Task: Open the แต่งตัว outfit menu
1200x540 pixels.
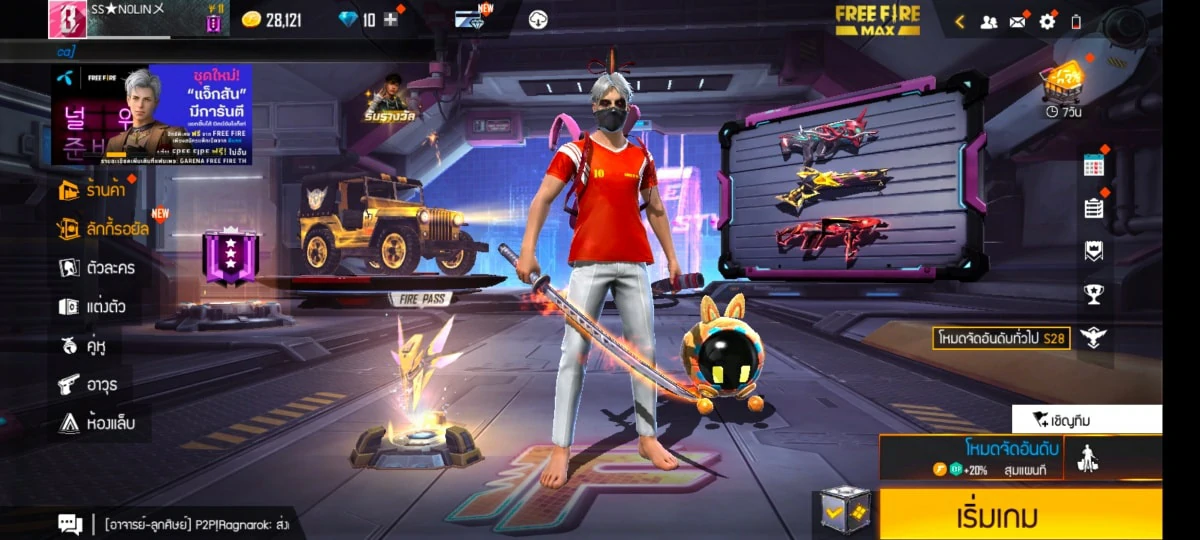Action: (92, 307)
